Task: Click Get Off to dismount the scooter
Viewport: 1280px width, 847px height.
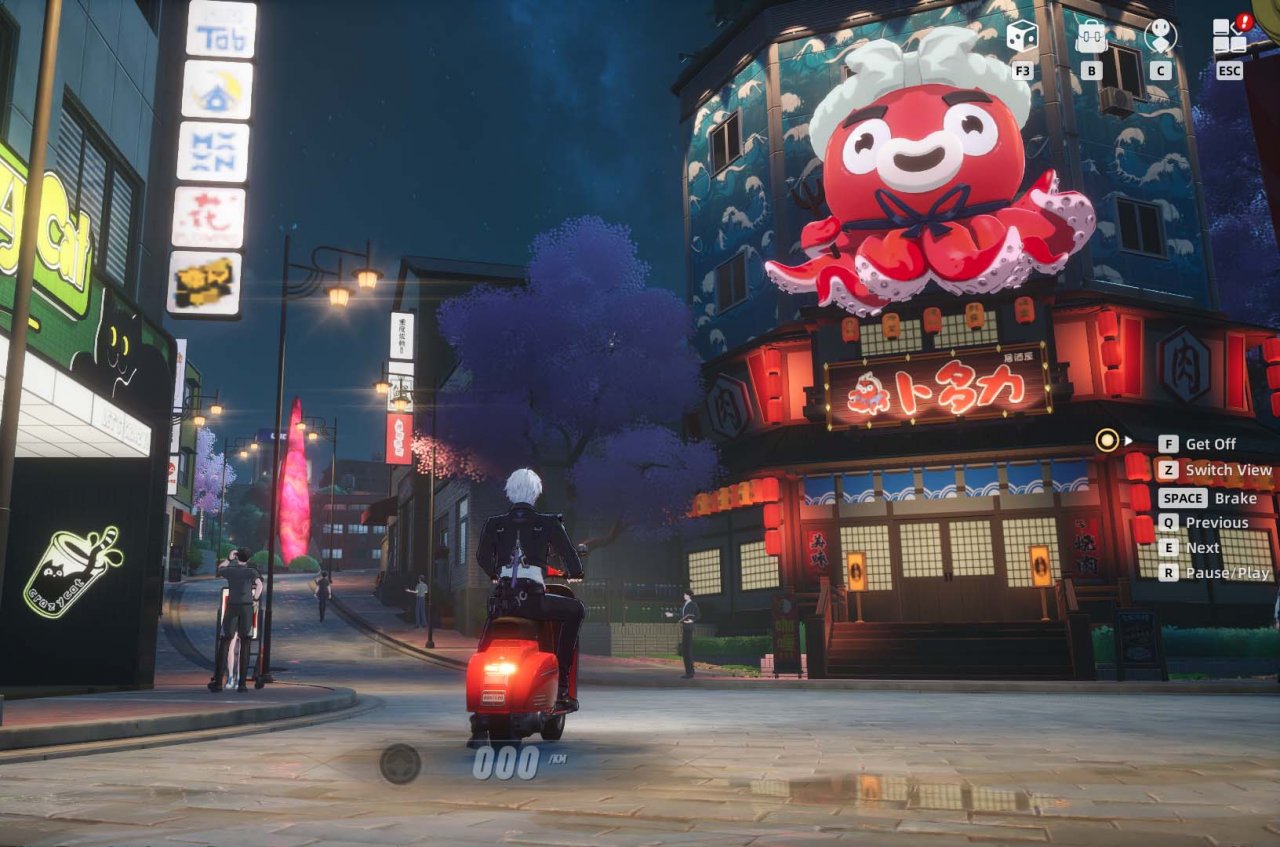Action: pyautogui.click(x=1210, y=443)
